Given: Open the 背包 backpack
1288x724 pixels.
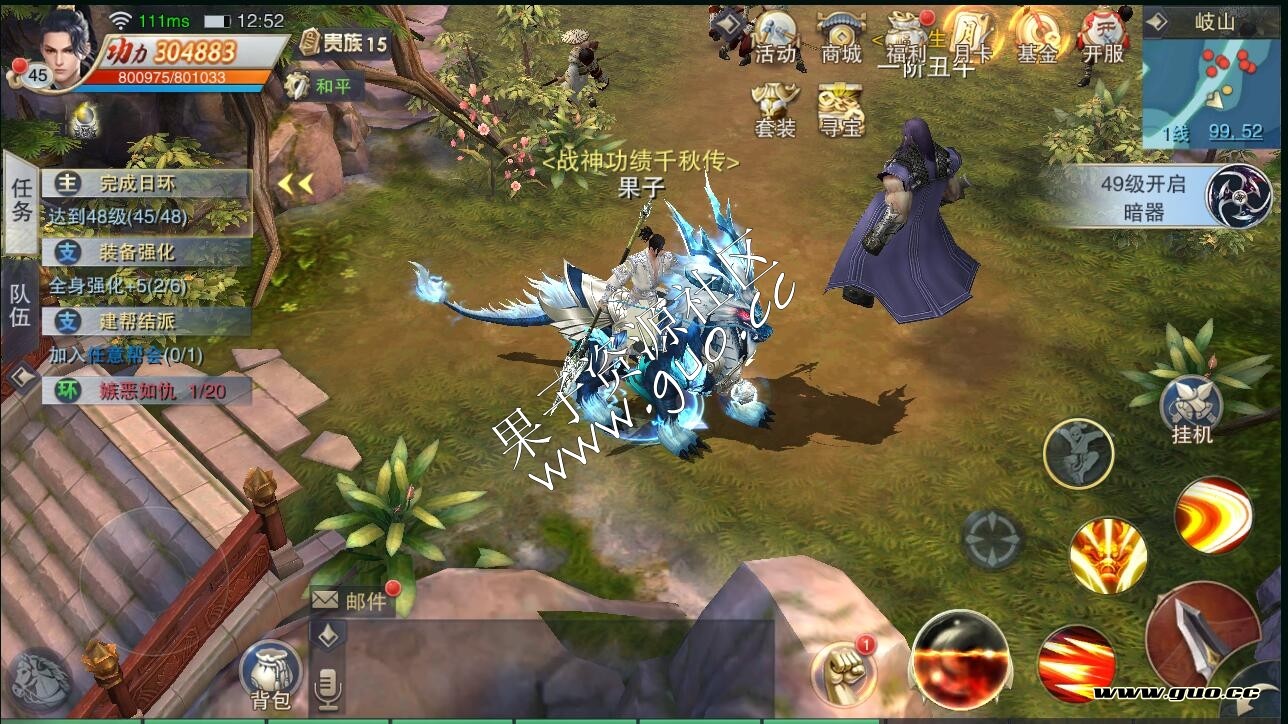Looking at the screenshot, I should (x=269, y=673).
